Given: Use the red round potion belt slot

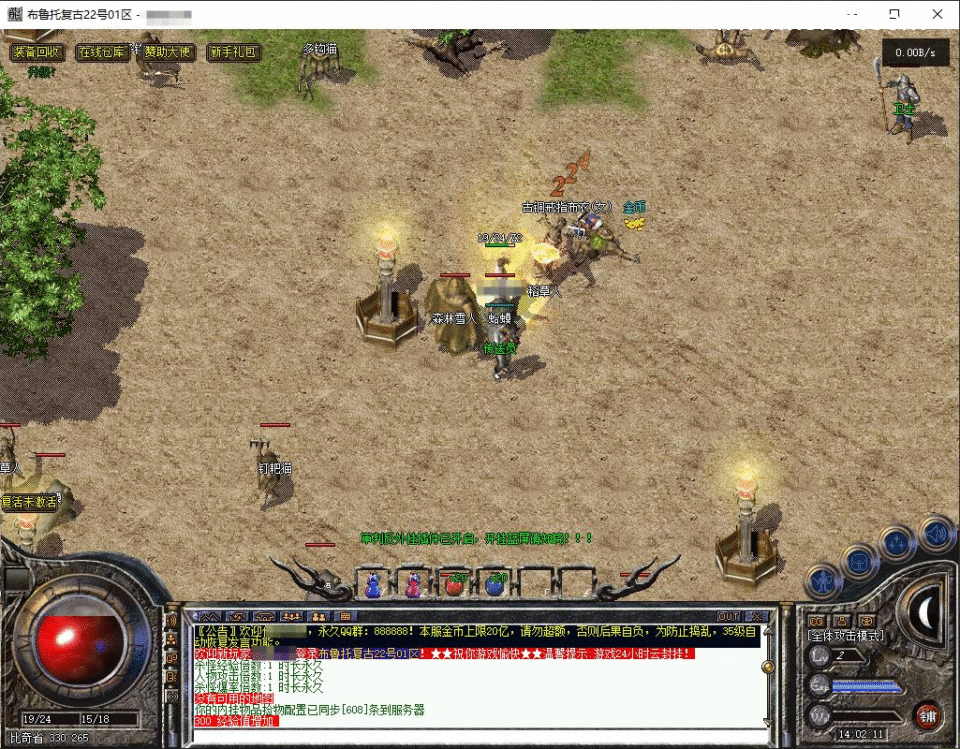Looking at the screenshot, I should pyautogui.click(x=454, y=584).
